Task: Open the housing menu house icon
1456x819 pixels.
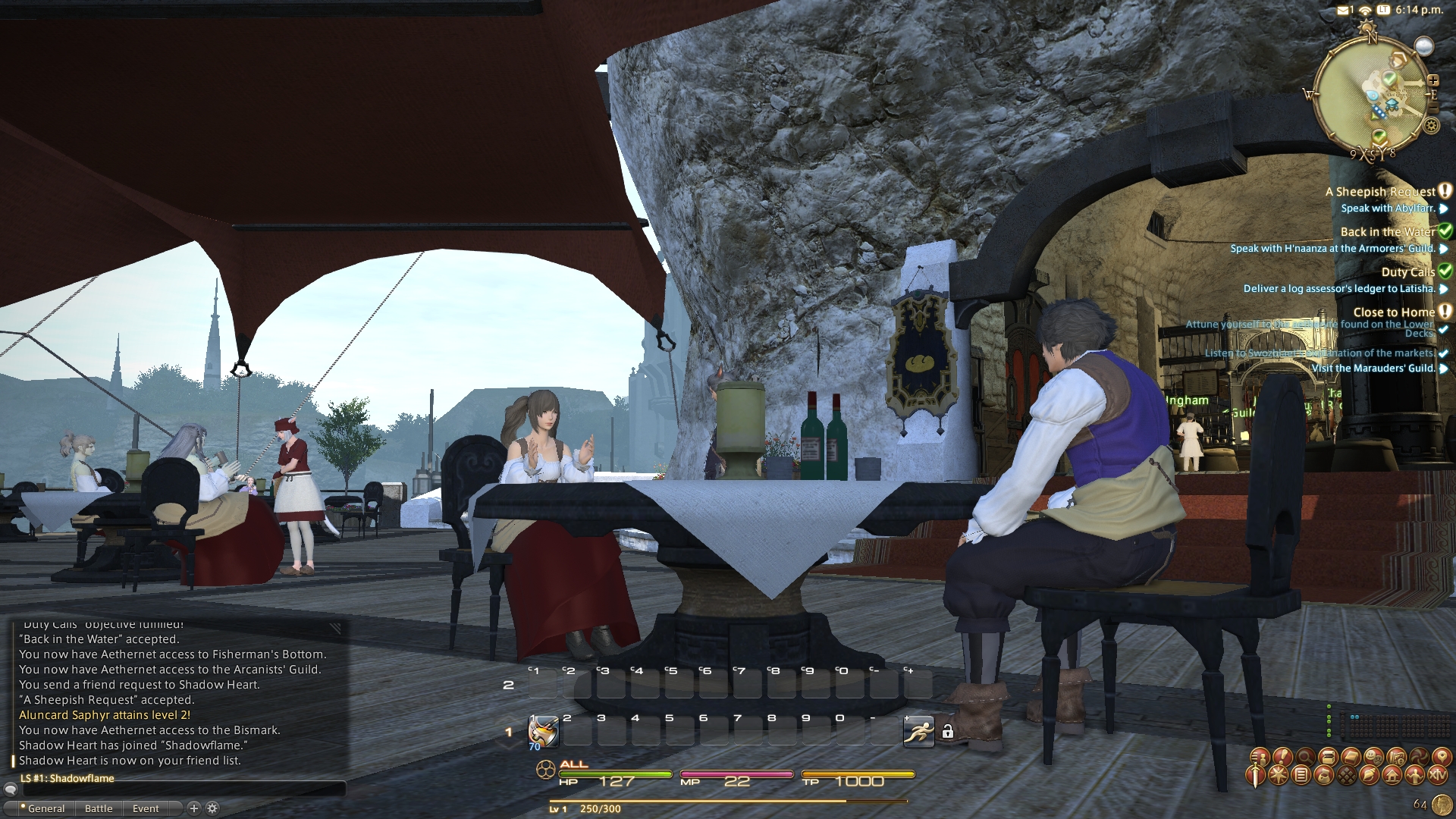Action: pos(1392,776)
